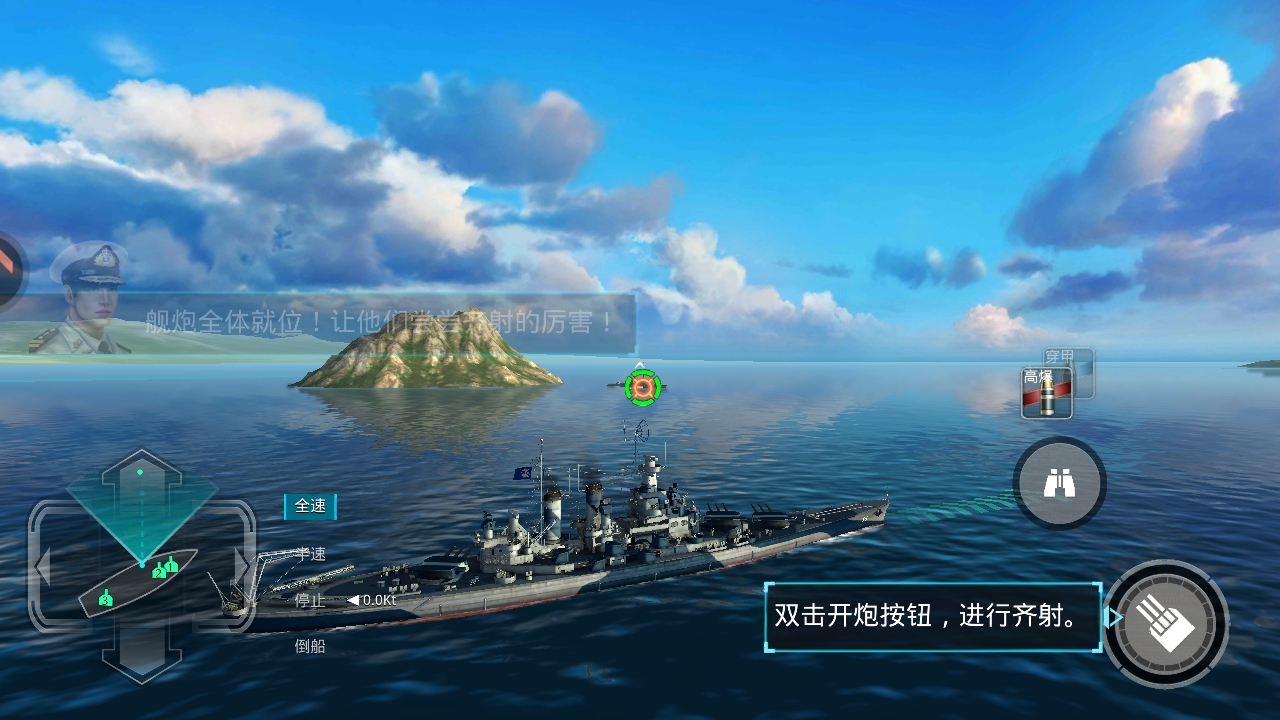This screenshot has width=1280, height=720.
Task: Open the binoculars scope view
Action: coord(1059,484)
